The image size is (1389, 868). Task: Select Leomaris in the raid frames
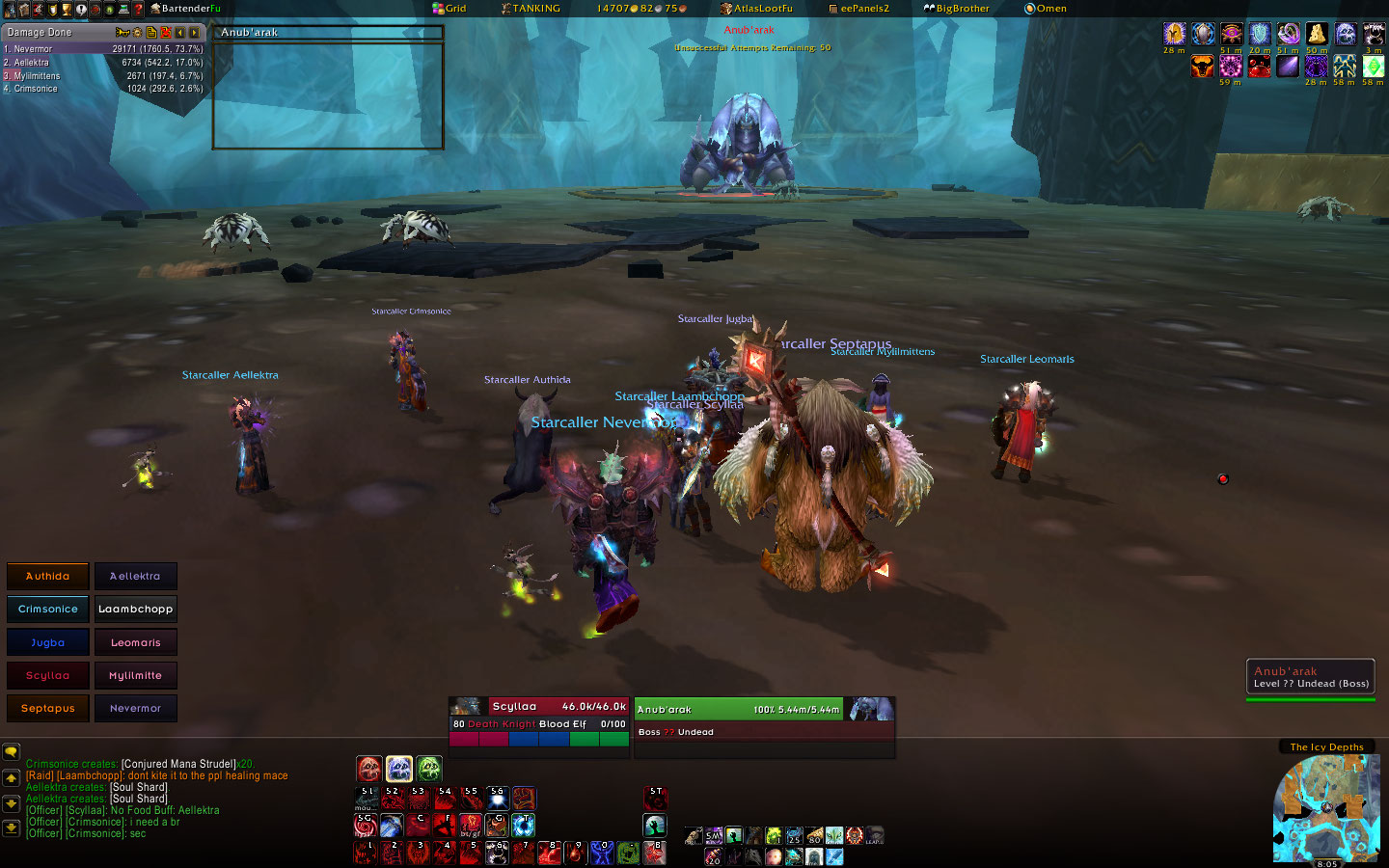tap(135, 642)
